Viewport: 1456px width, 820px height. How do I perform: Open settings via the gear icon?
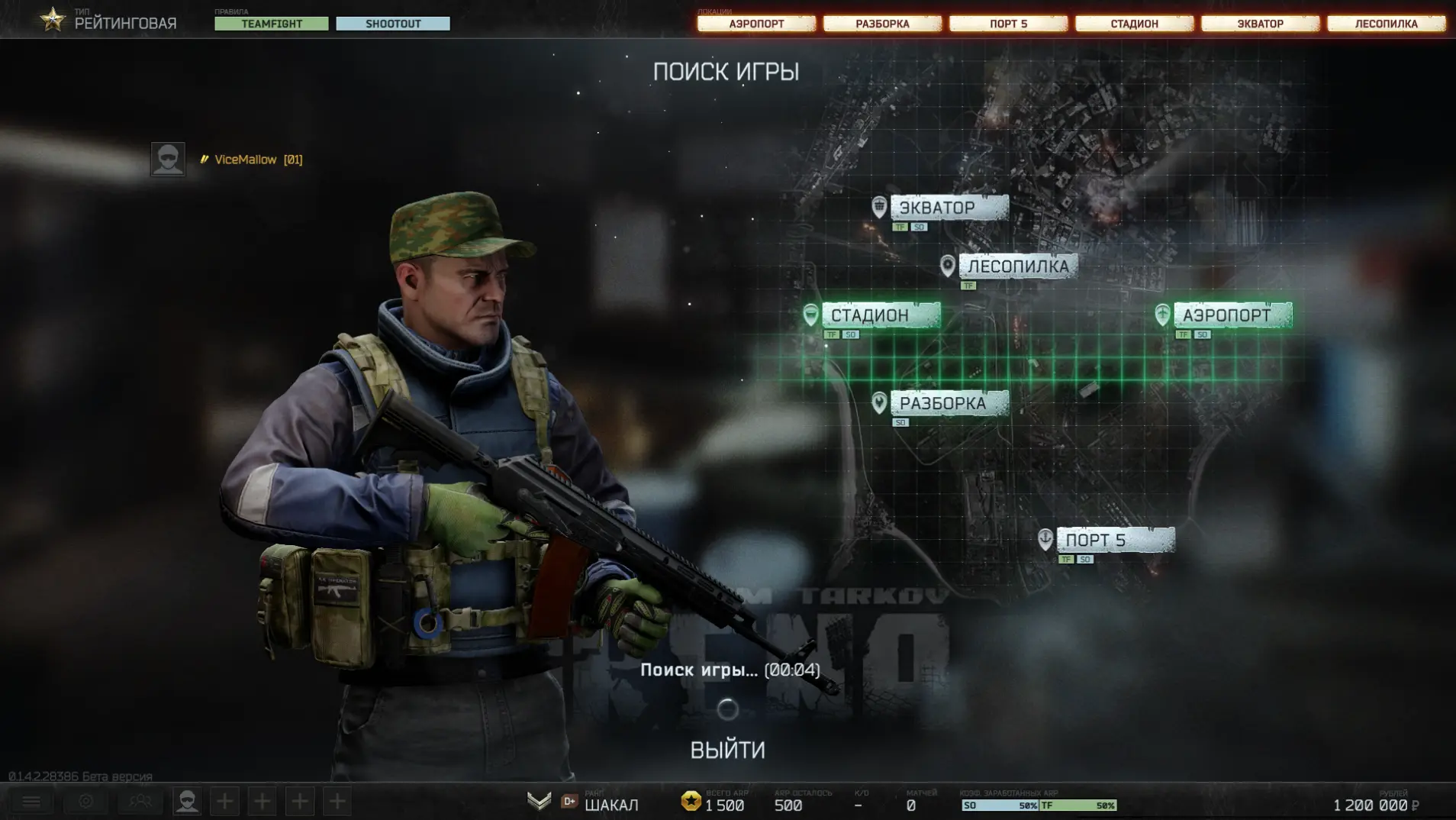[85, 801]
